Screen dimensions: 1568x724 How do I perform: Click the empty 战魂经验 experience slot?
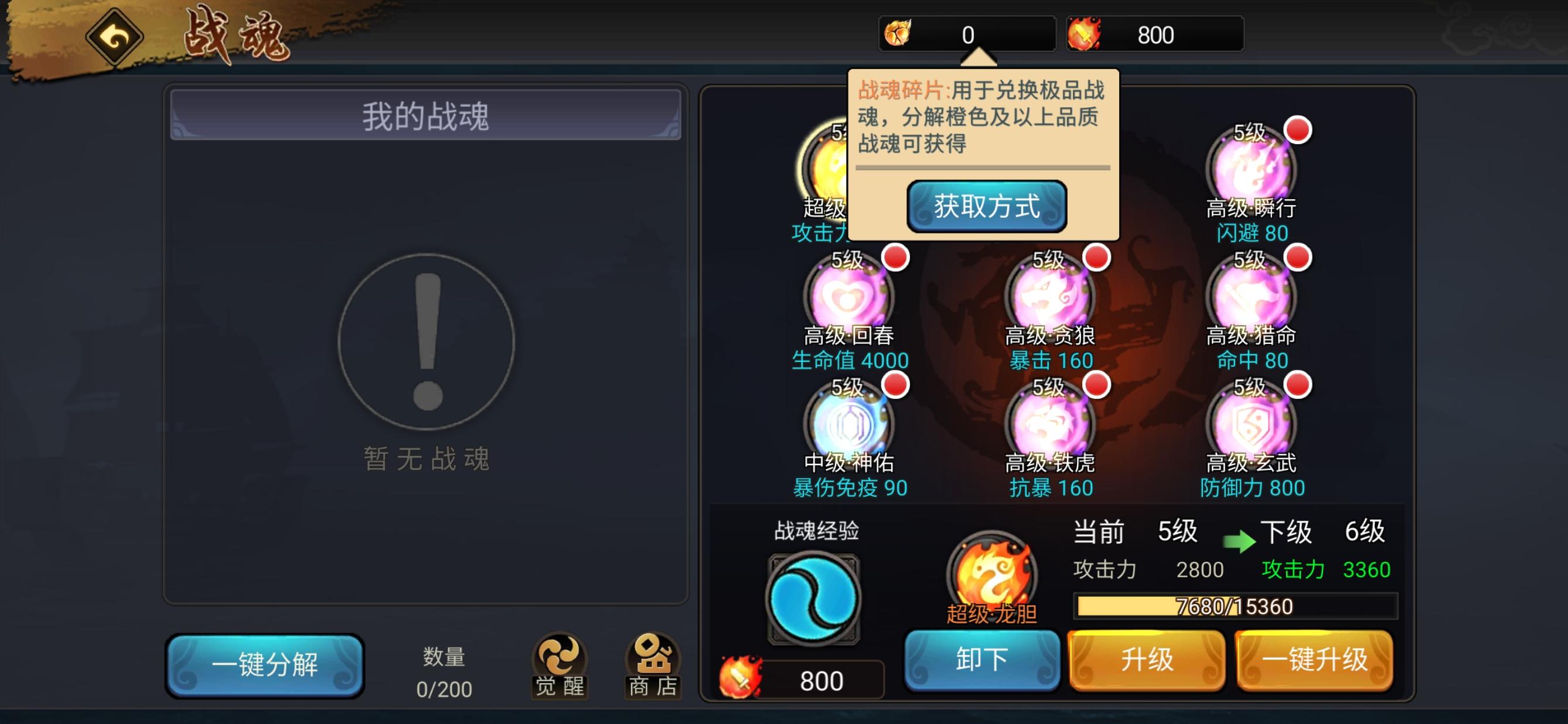click(814, 599)
